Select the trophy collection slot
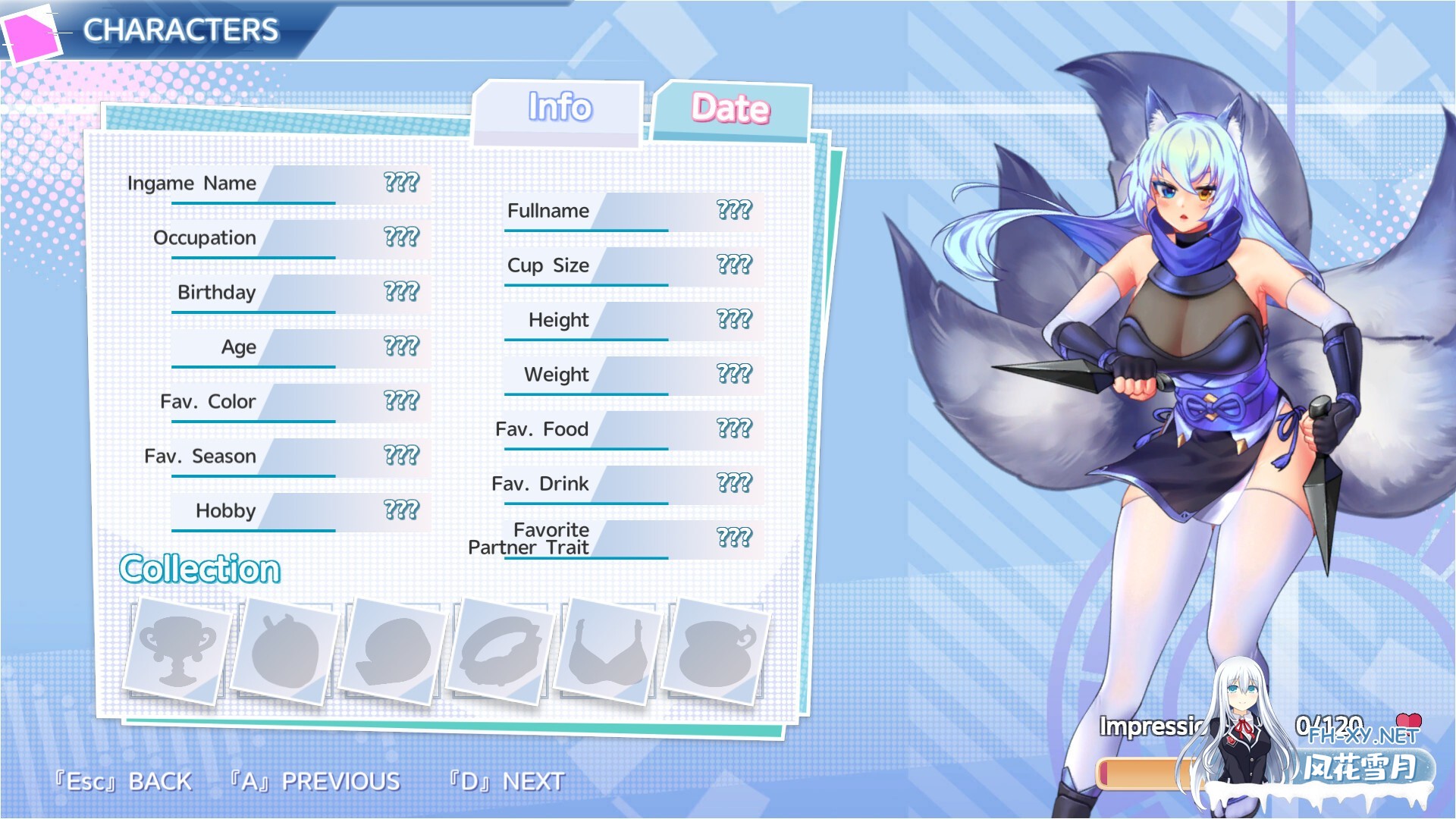 pyautogui.click(x=177, y=650)
